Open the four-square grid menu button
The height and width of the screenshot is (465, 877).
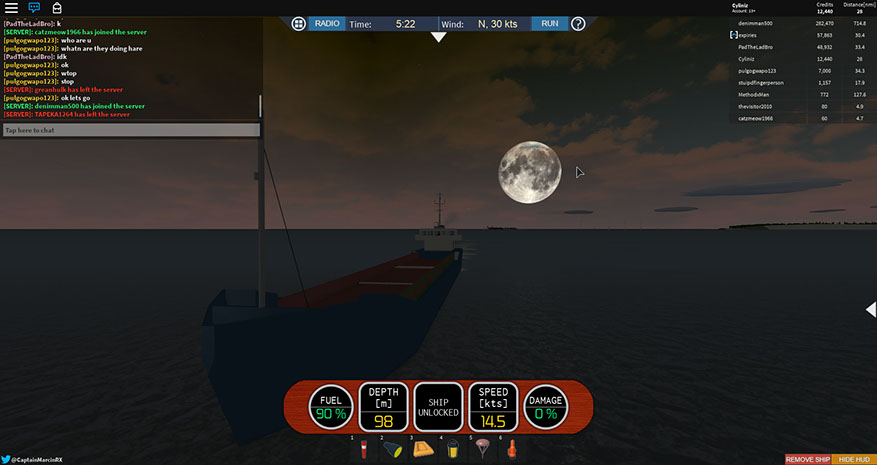coord(298,23)
